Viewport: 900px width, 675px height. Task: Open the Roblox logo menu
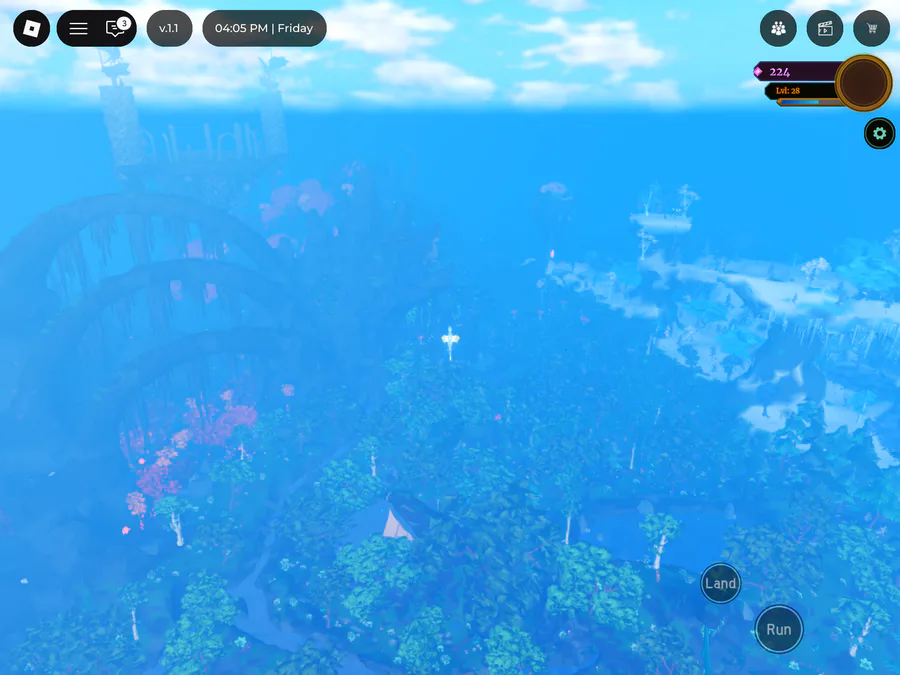(31, 29)
